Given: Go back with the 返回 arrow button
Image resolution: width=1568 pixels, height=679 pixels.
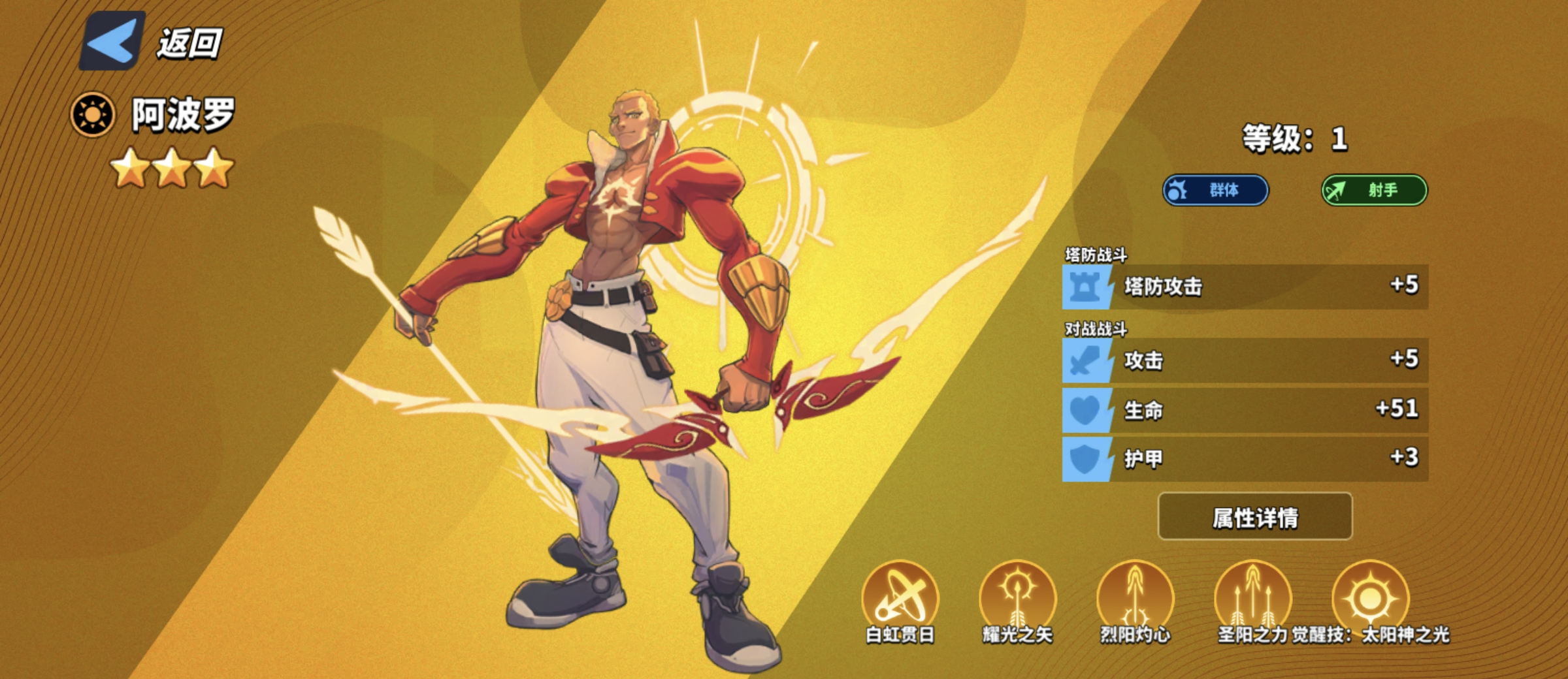Looking at the screenshot, I should click(112, 41).
